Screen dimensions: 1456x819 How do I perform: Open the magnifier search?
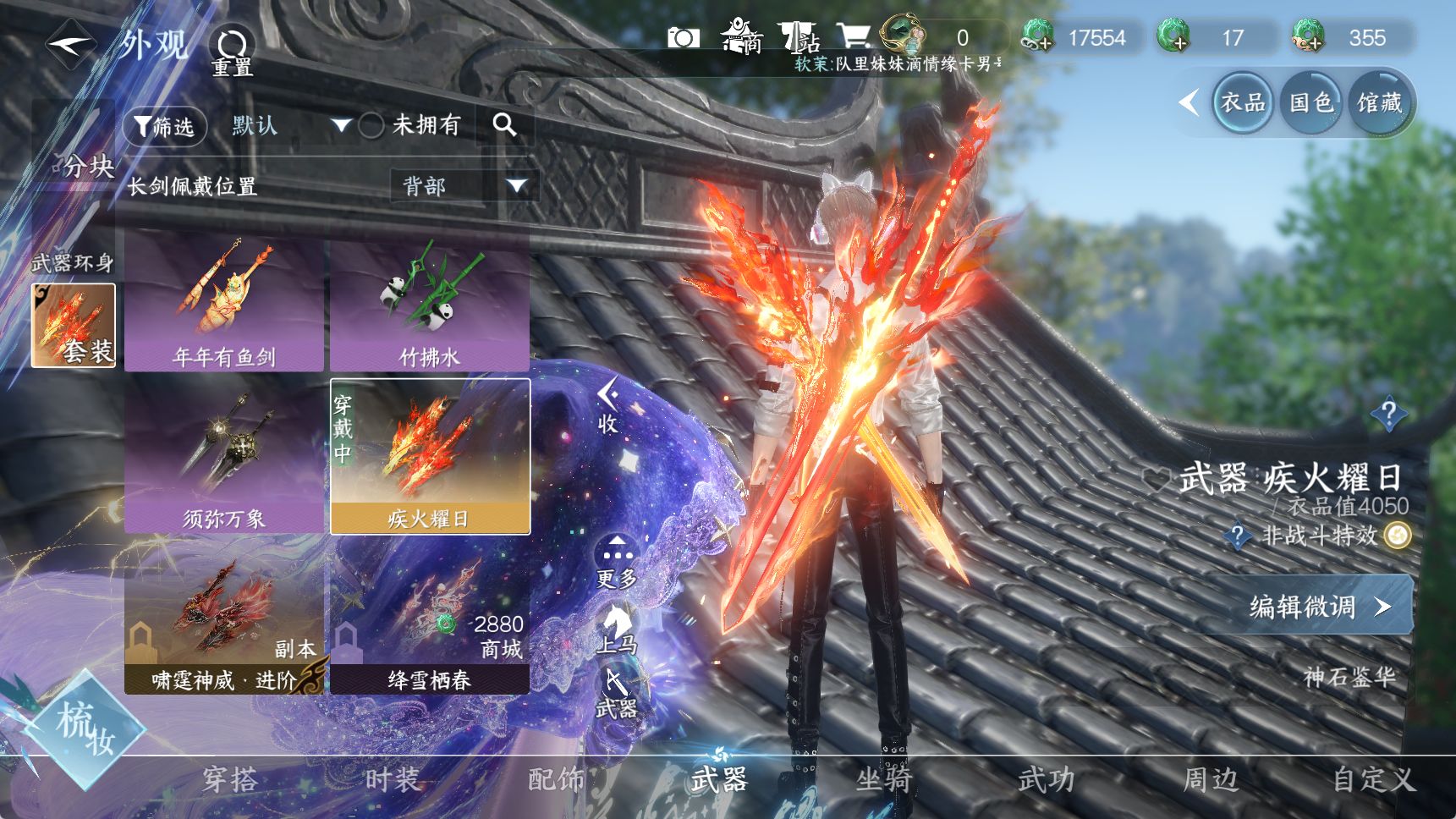point(504,125)
